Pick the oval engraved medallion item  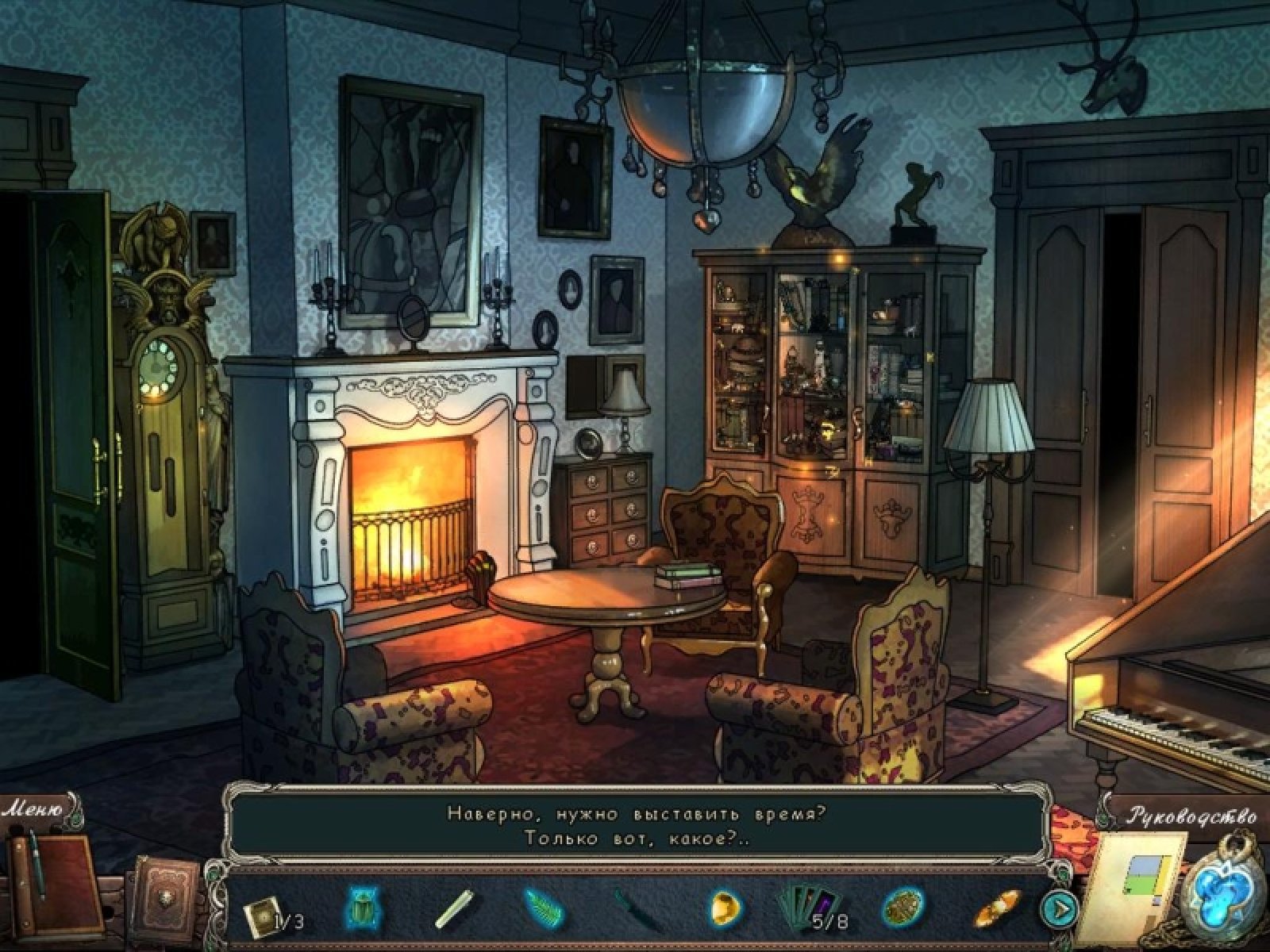(x=903, y=907)
